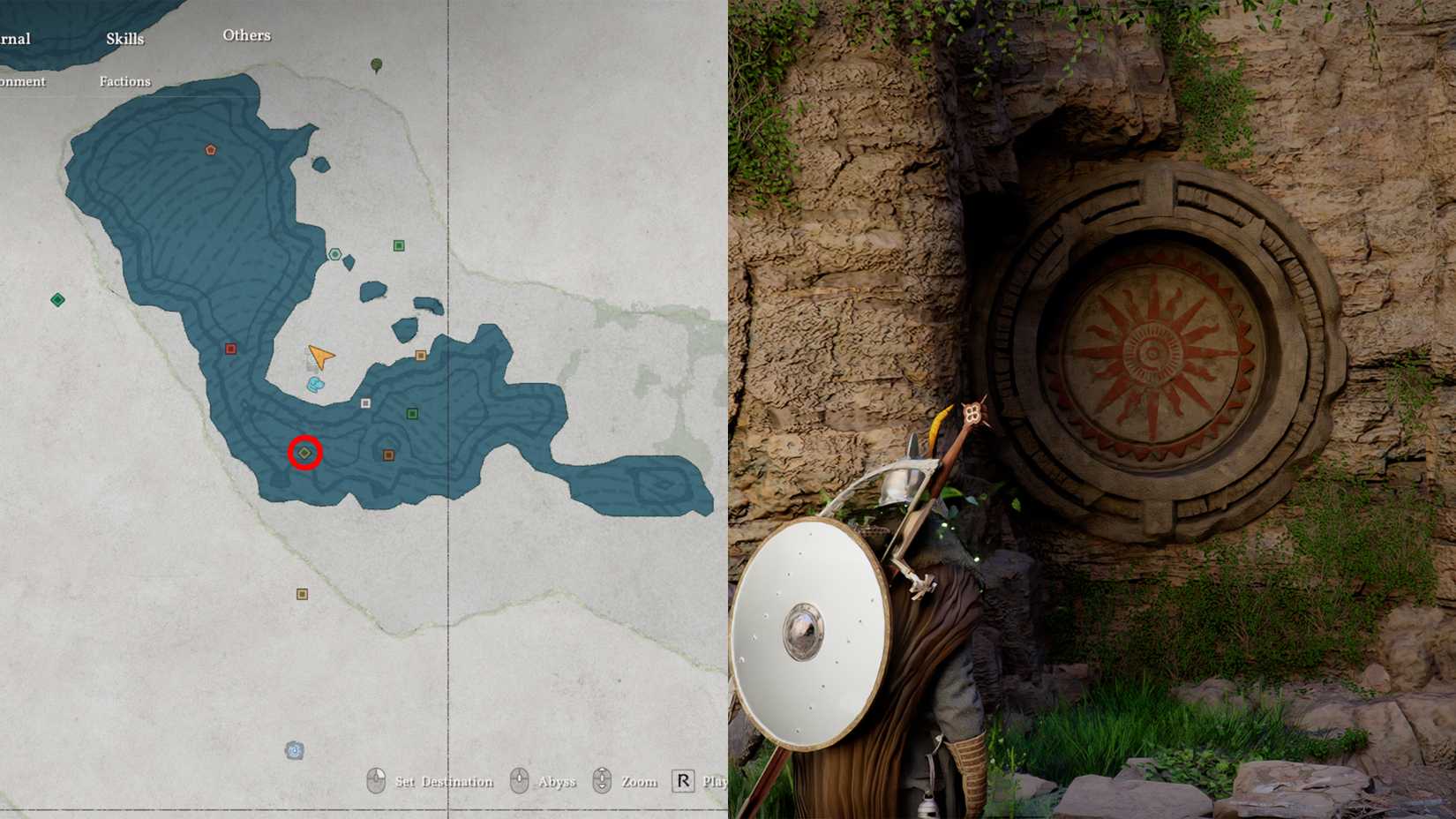1456x819 pixels.
Task: Open the Others tab
Action: click(246, 35)
